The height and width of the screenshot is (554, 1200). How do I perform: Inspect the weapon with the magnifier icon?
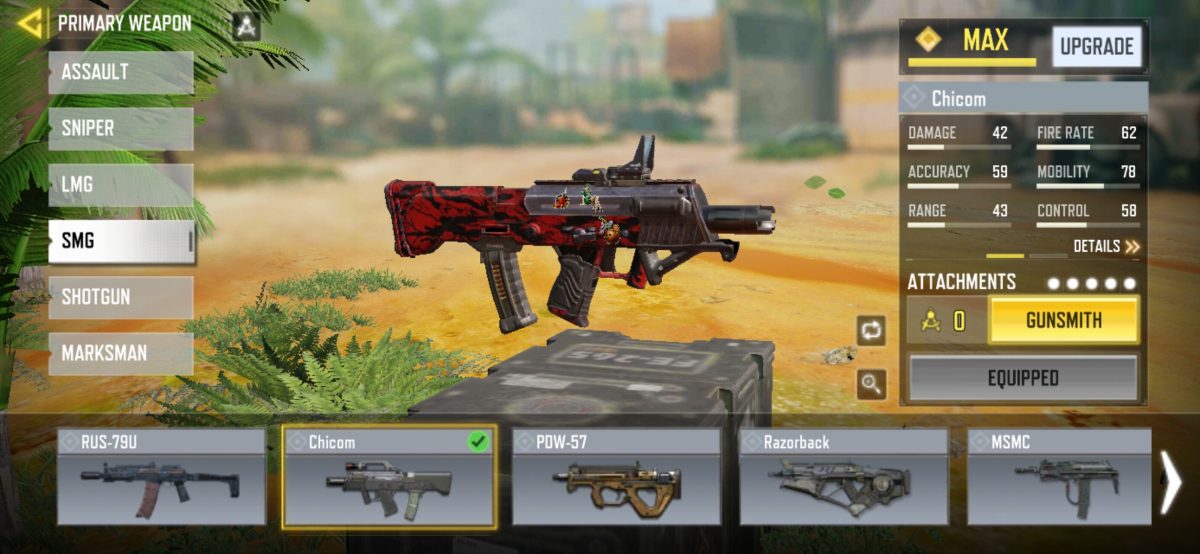coord(871,383)
